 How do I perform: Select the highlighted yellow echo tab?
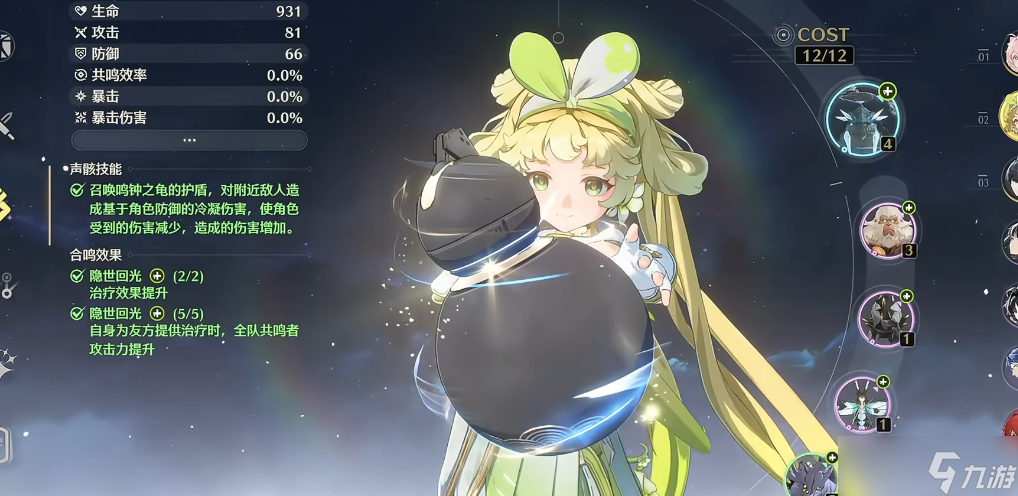click(x=5, y=204)
